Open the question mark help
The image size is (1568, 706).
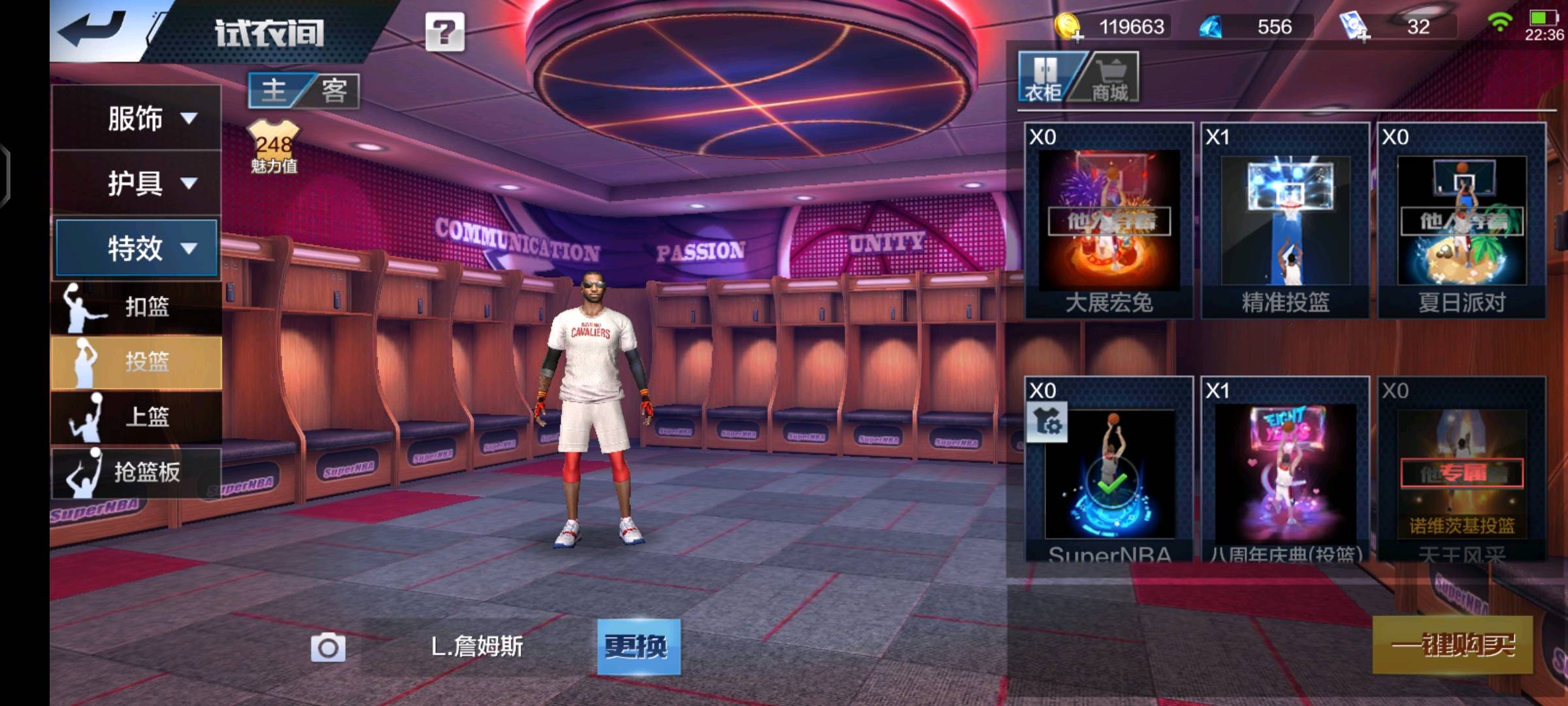[445, 31]
